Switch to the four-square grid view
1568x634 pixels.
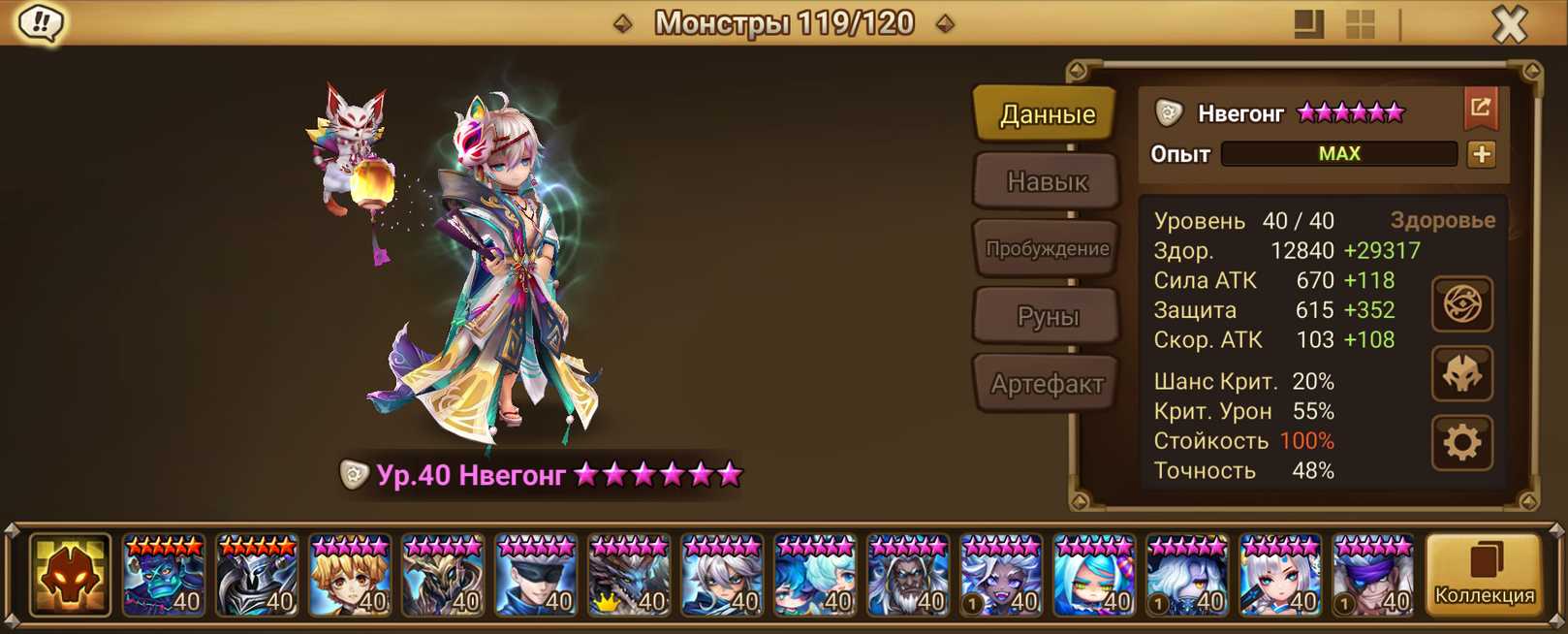pos(1361,24)
